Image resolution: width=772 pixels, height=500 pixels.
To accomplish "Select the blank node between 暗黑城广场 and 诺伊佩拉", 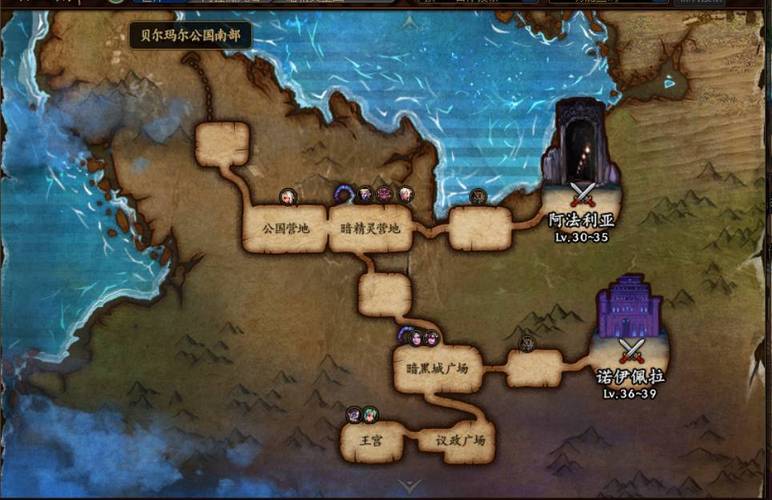I will [534, 369].
